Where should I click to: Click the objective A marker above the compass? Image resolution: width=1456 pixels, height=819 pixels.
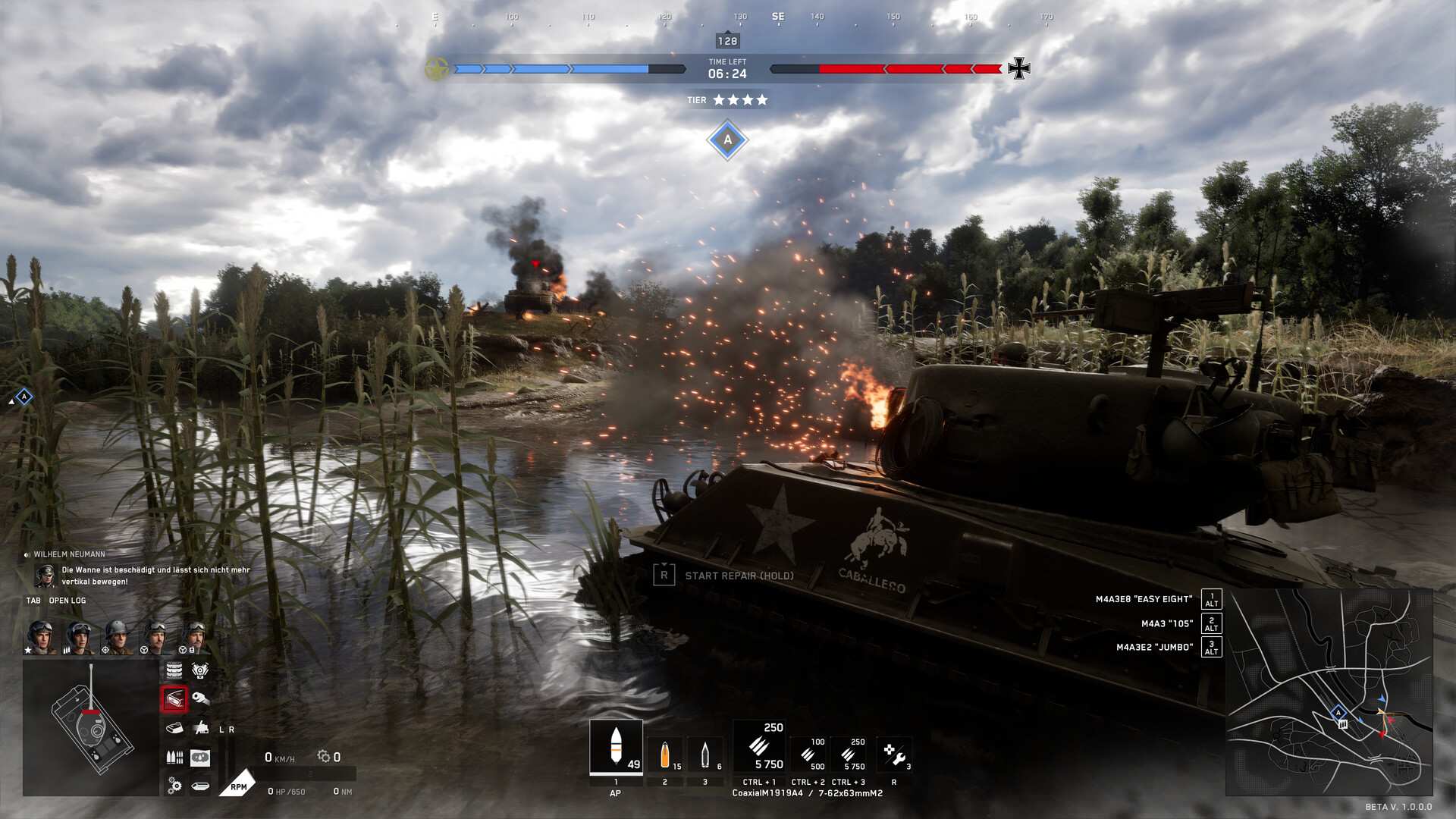pos(727,140)
